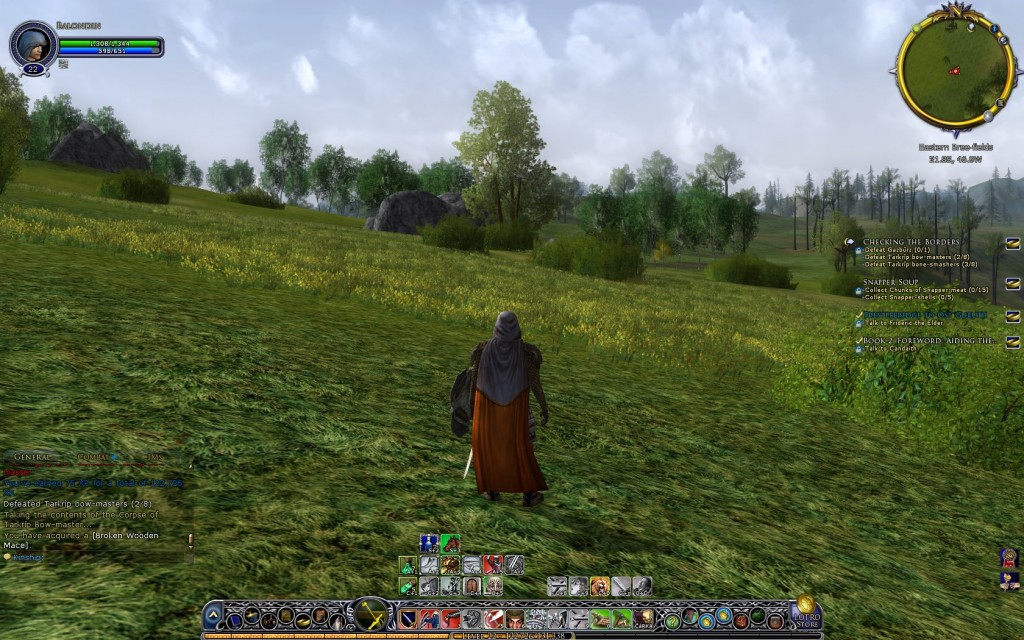Click the quest button beside Checking the Borders

(x=1012, y=243)
